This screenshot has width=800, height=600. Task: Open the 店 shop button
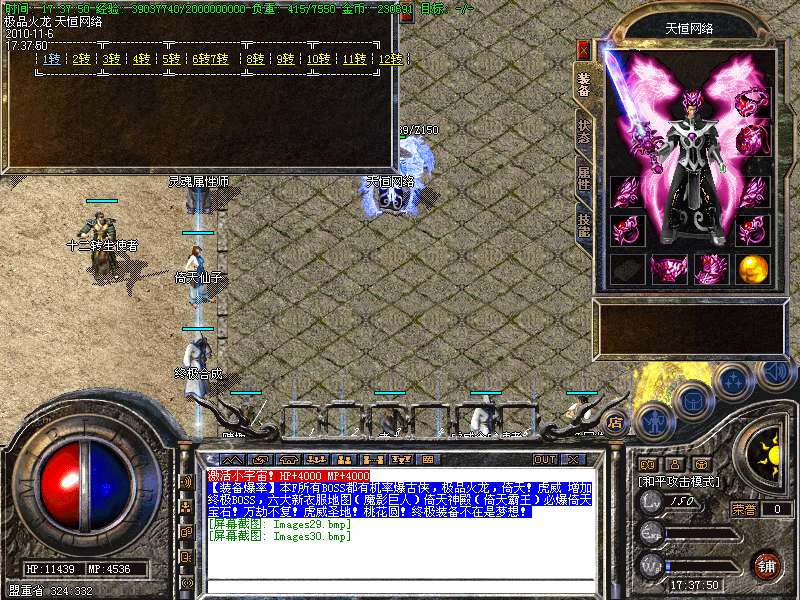(x=616, y=421)
